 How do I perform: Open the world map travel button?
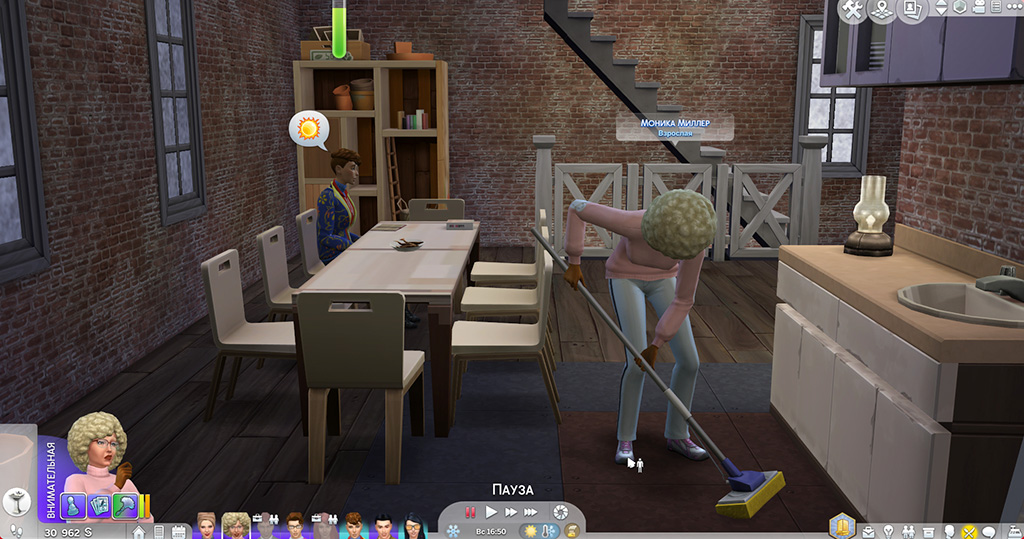882,10
